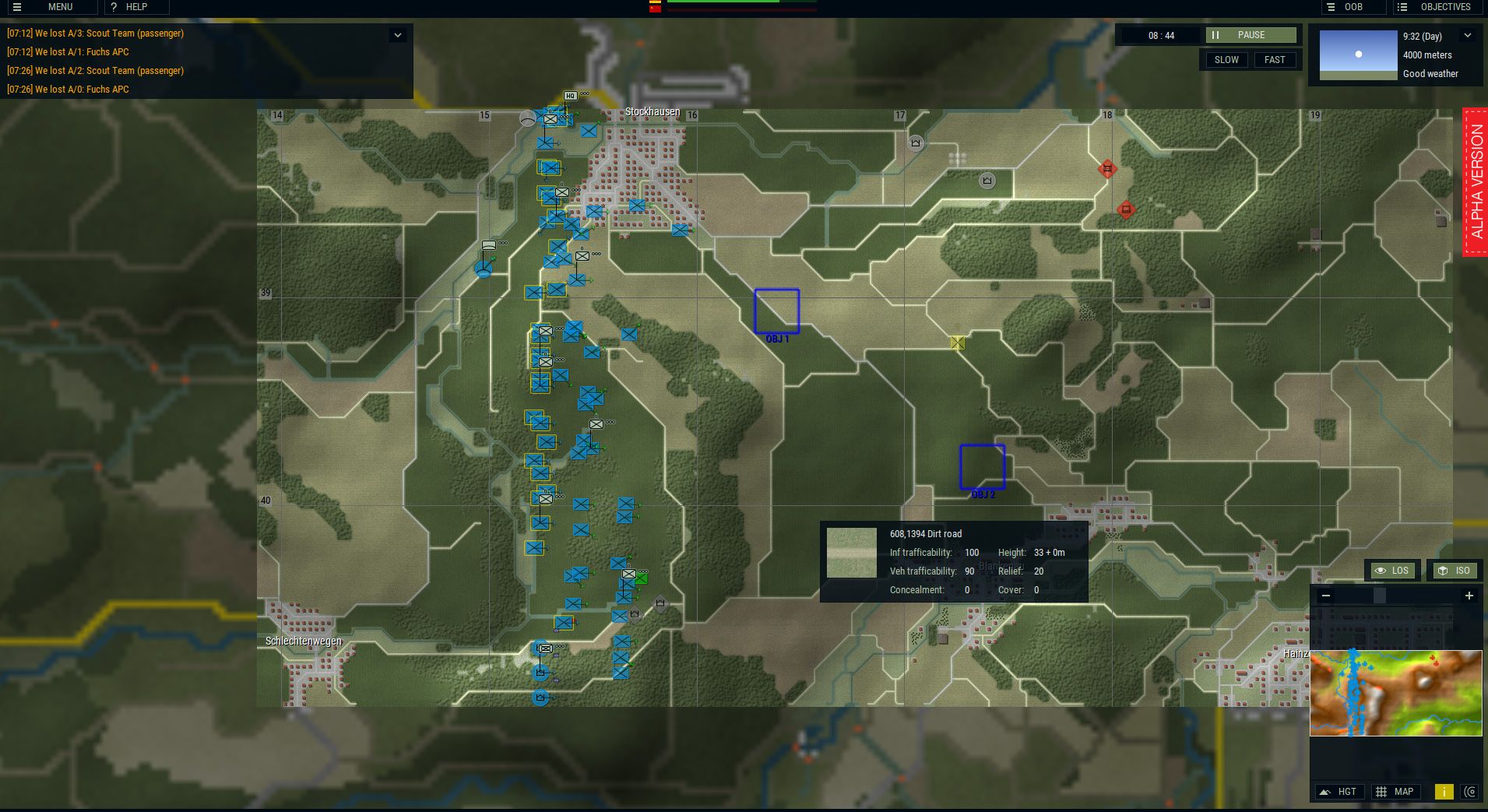Select the yellow unit marker east of OBJ 1
This screenshot has width=1488, height=812.
click(956, 341)
